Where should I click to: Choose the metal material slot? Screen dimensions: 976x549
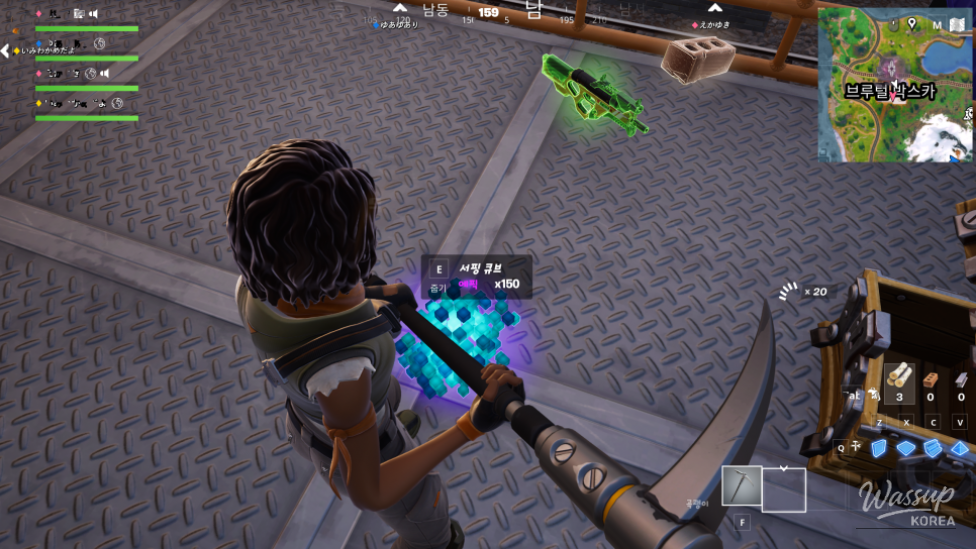click(x=960, y=379)
